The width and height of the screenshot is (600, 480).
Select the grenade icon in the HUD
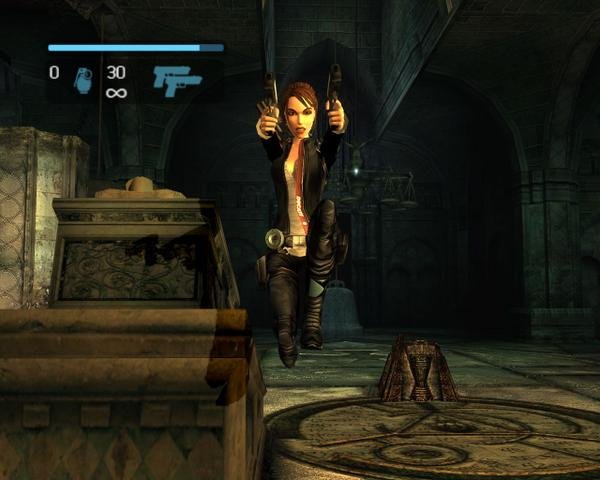pyautogui.click(x=82, y=80)
